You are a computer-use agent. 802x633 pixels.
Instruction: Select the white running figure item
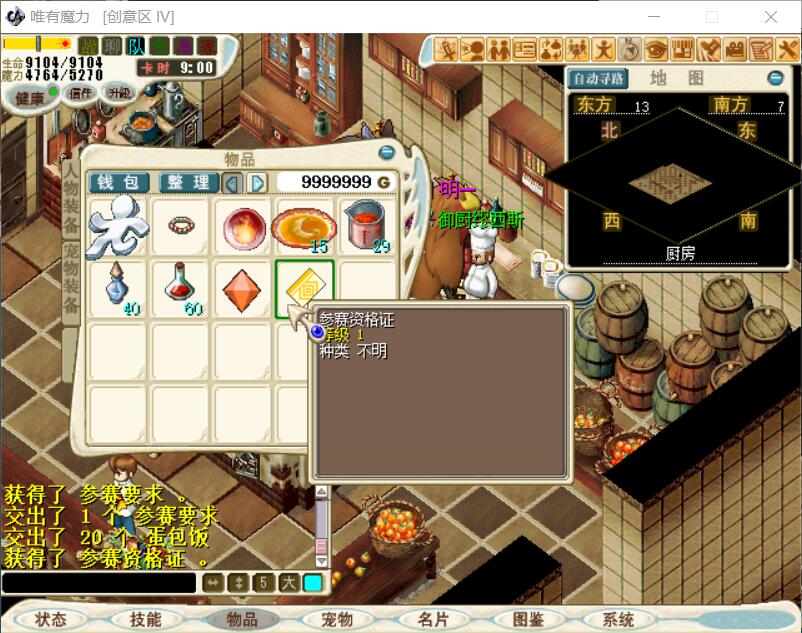117,226
